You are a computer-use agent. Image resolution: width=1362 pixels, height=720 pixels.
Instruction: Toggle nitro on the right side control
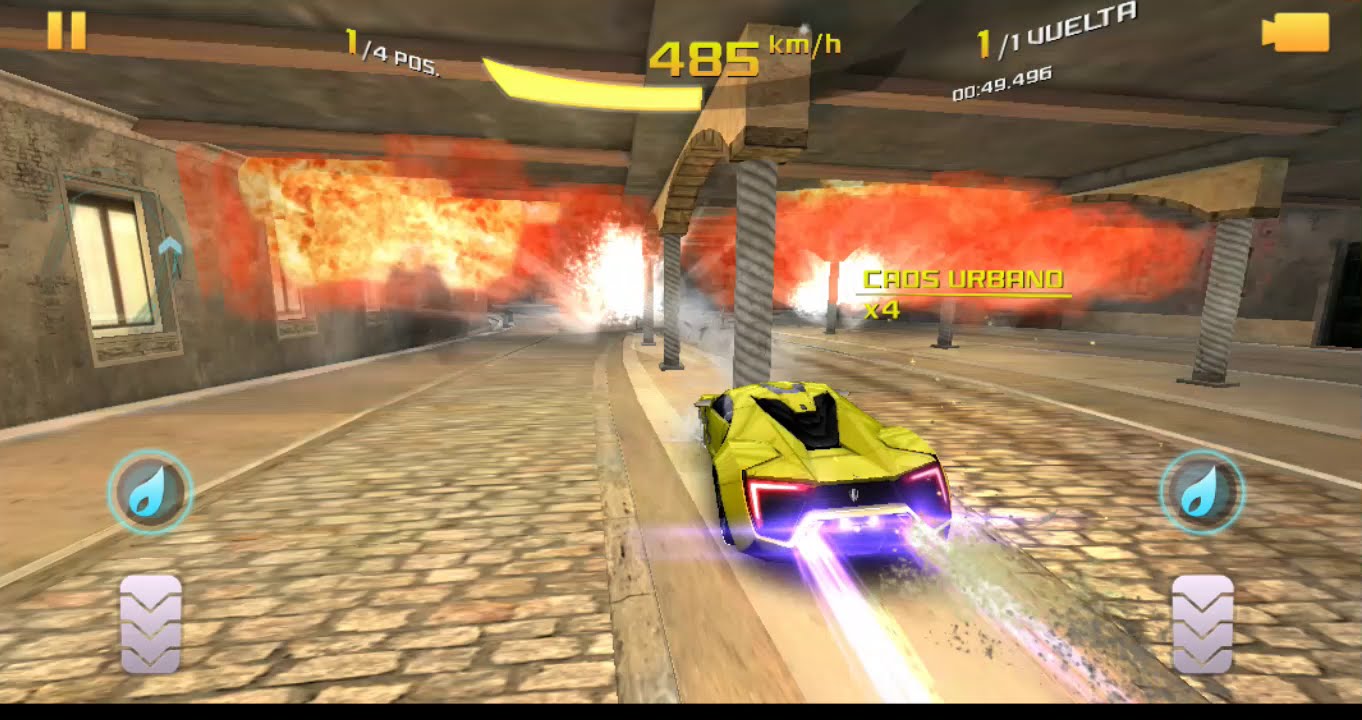(x=1201, y=488)
